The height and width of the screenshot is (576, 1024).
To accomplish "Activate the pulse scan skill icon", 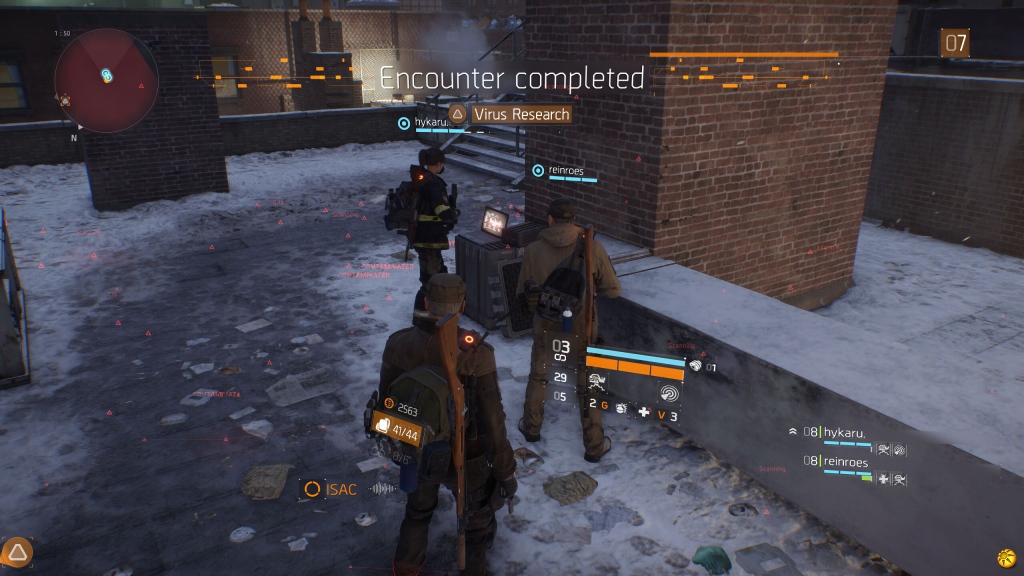I will click(x=668, y=394).
